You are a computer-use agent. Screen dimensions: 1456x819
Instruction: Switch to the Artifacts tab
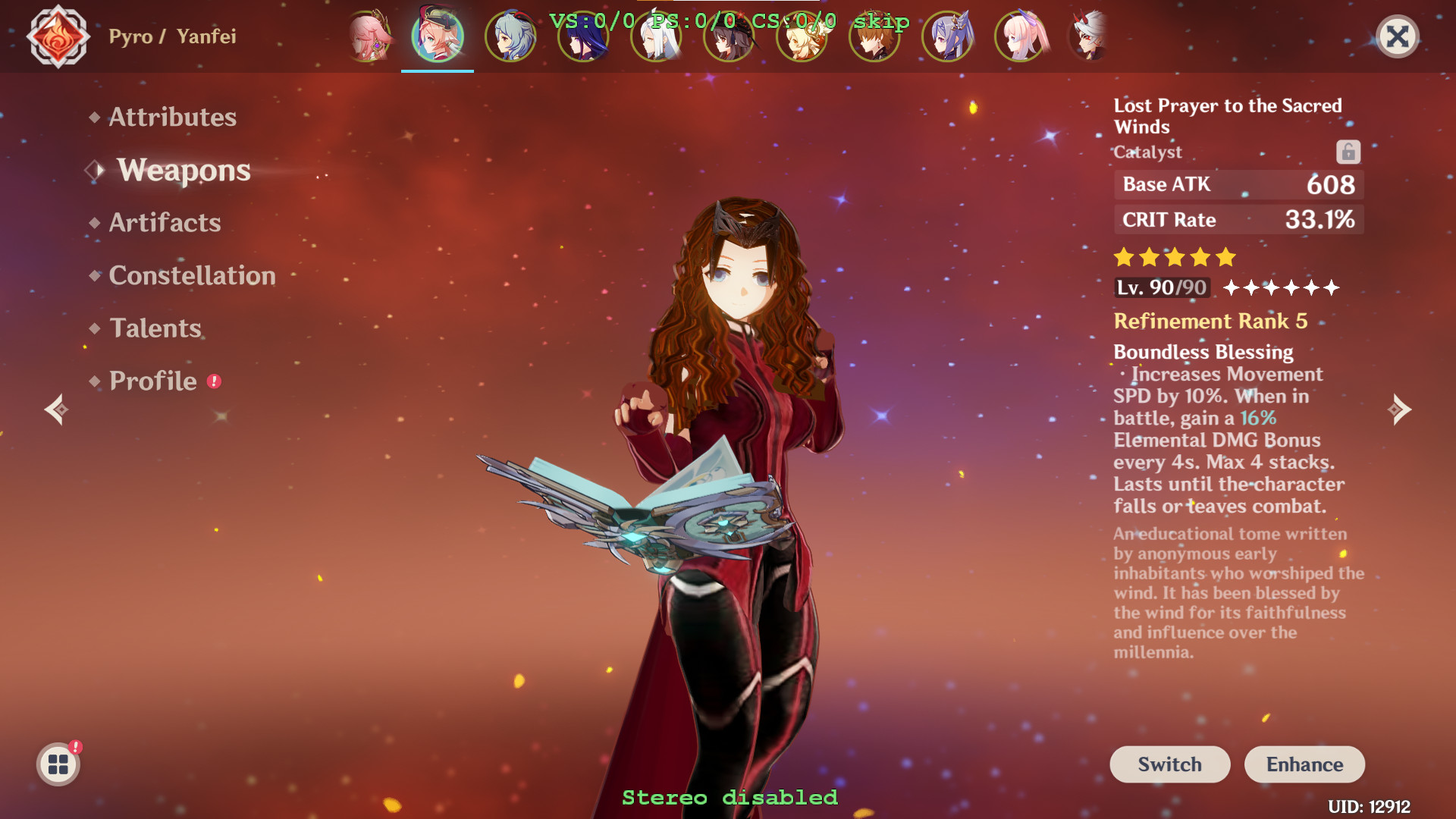(x=164, y=222)
